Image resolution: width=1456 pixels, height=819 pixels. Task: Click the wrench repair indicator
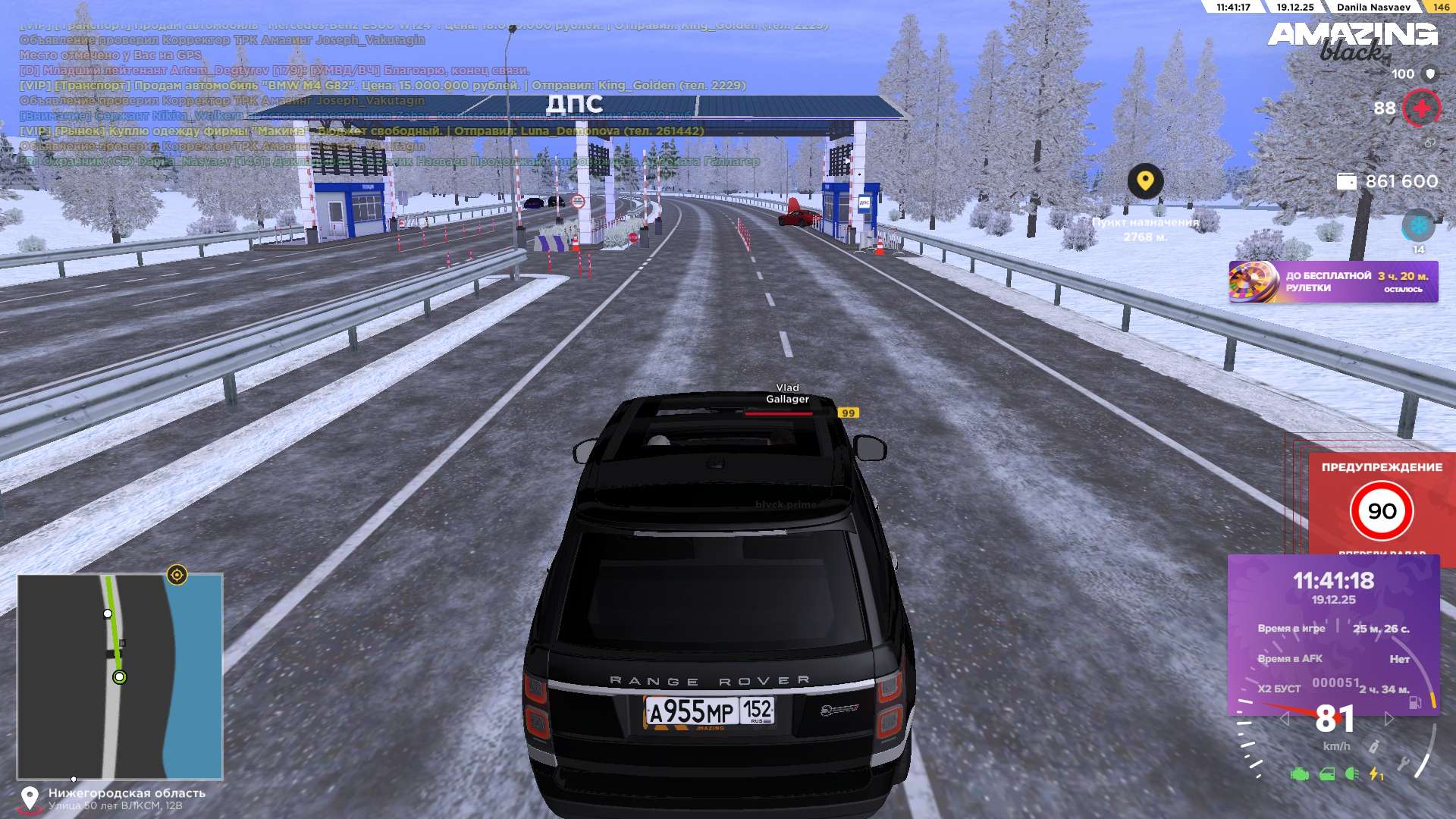point(1403,764)
